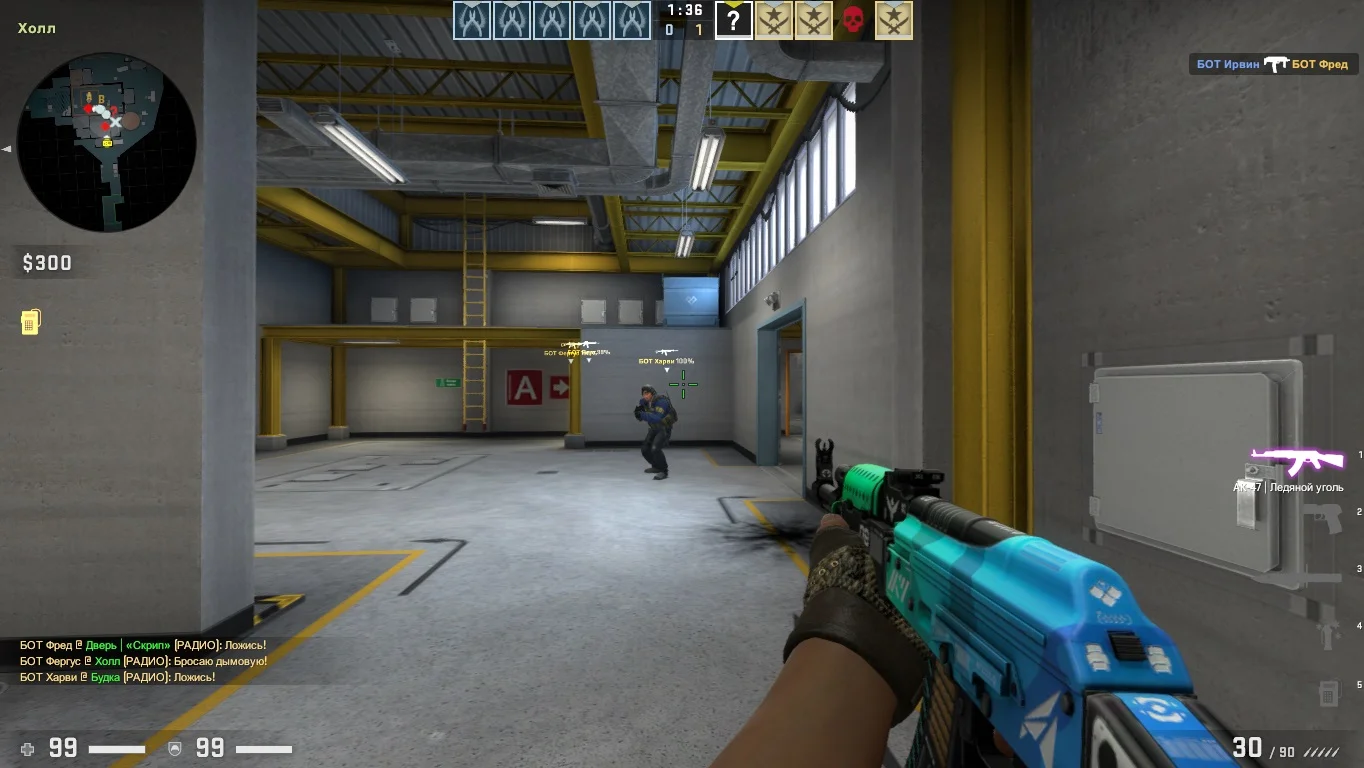
Task: Select the grenade in slot 4
Action: point(1329,632)
